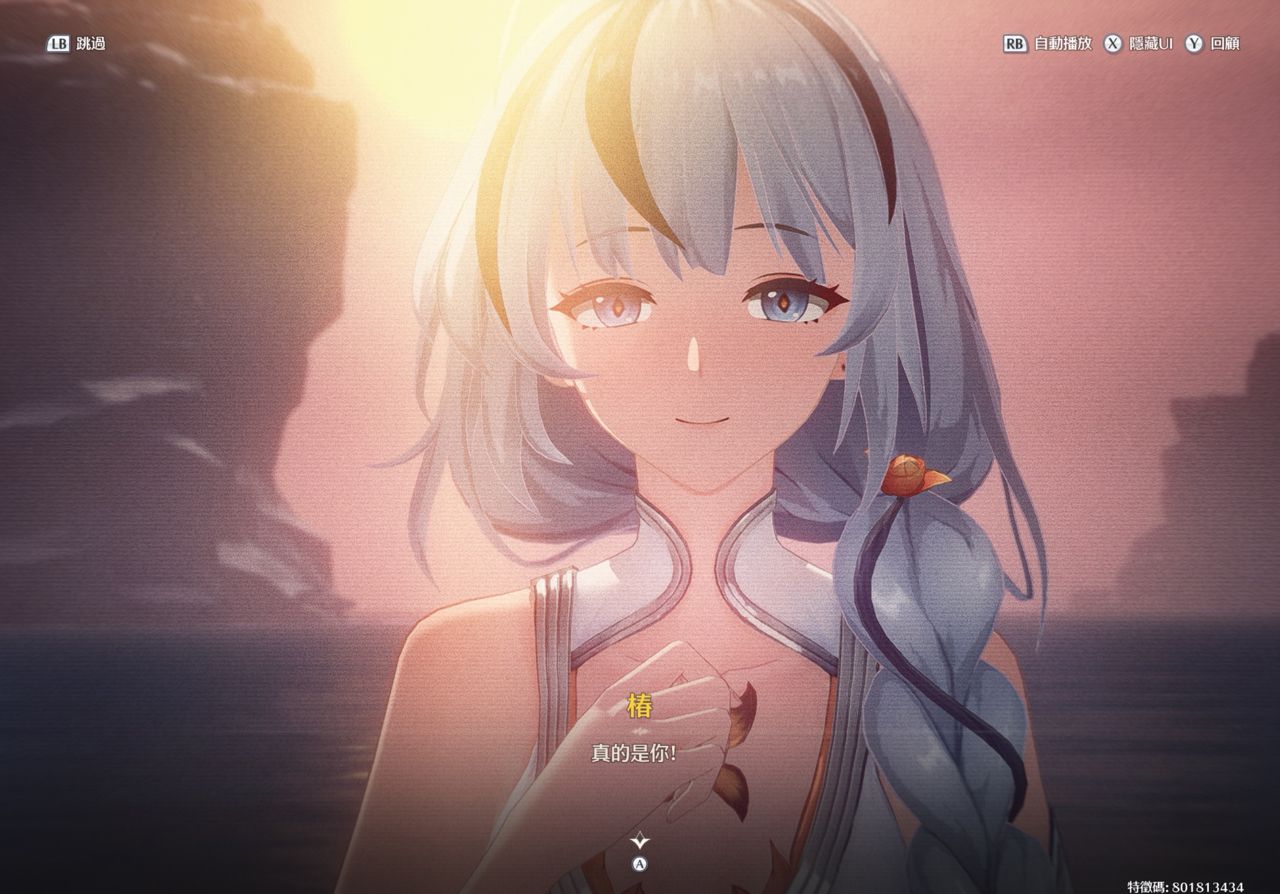Toggle 自動播放 auto-play for dialogue
Viewport: 1280px width, 894px height.
click(1048, 44)
